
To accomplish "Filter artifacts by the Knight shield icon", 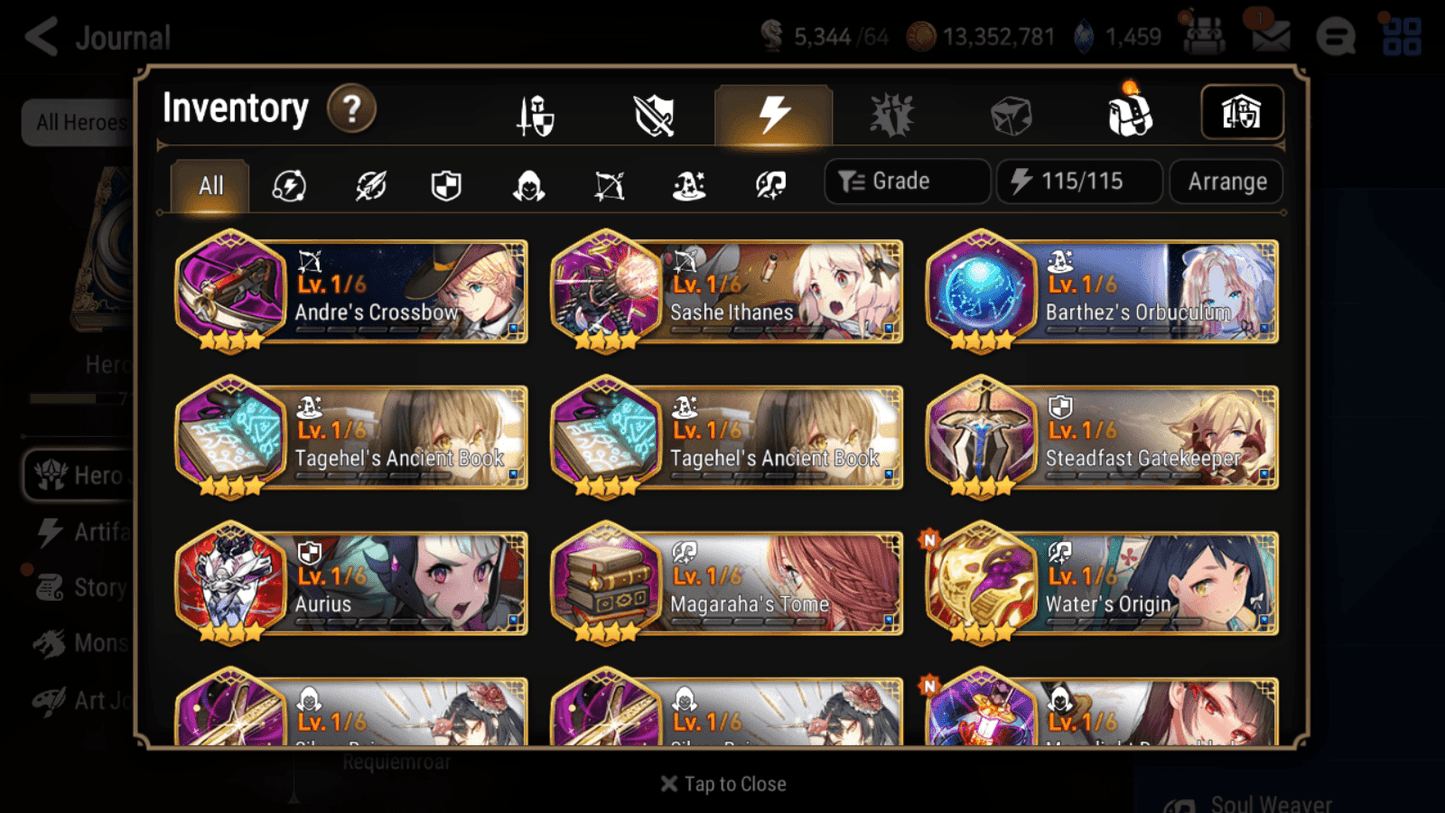I will click(445, 184).
